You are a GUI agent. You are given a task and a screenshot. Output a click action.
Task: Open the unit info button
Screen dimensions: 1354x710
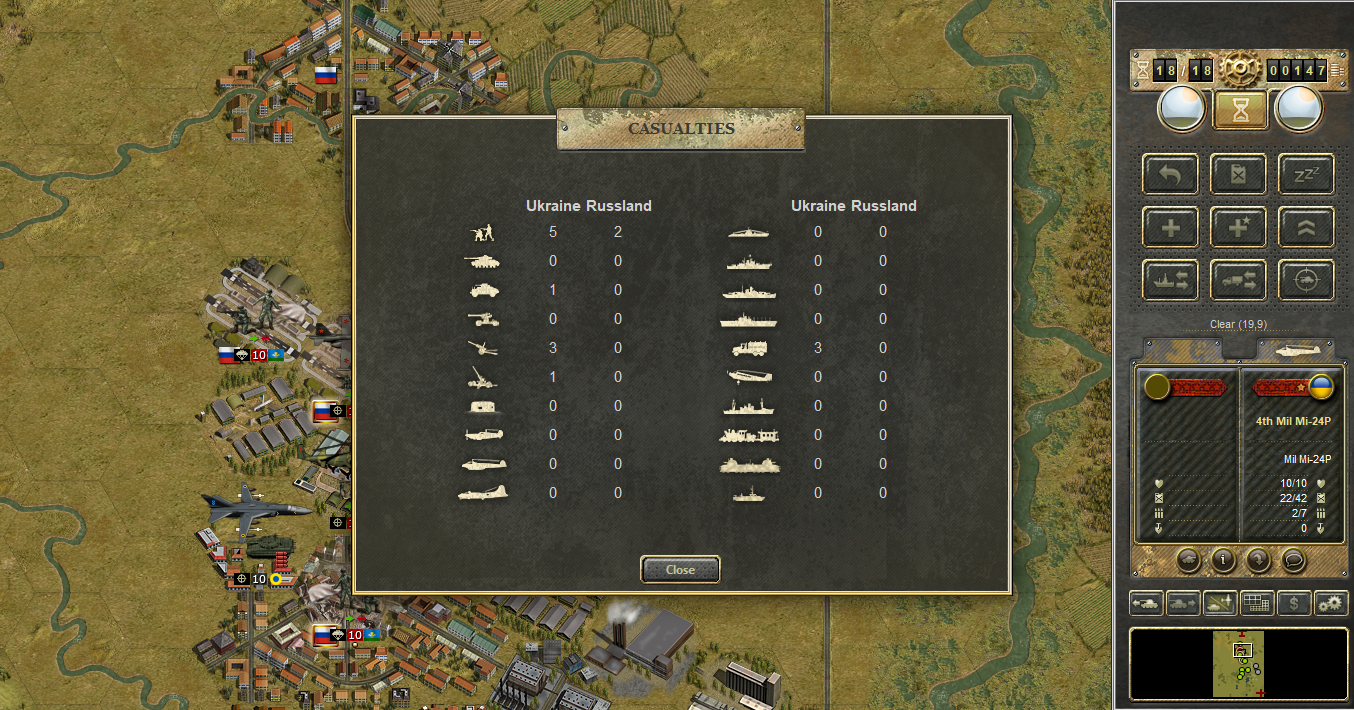point(1222,559)
